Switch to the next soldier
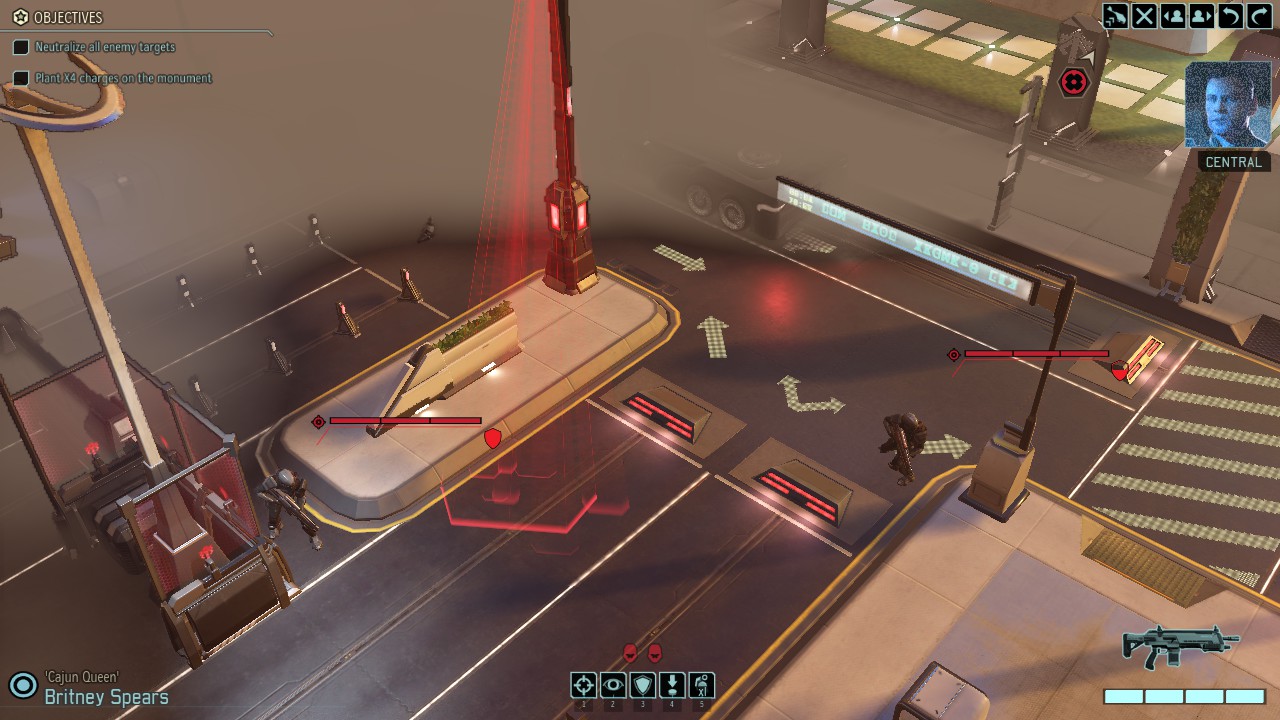 tap(1202, 16)
